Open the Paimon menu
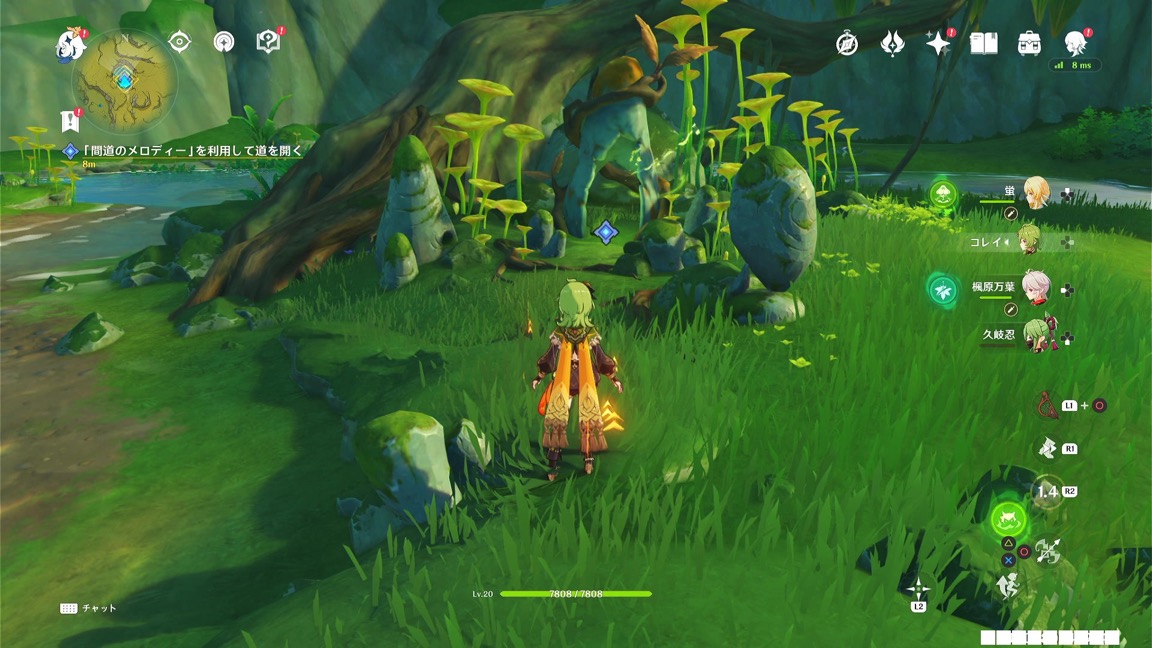 [72, 44]
